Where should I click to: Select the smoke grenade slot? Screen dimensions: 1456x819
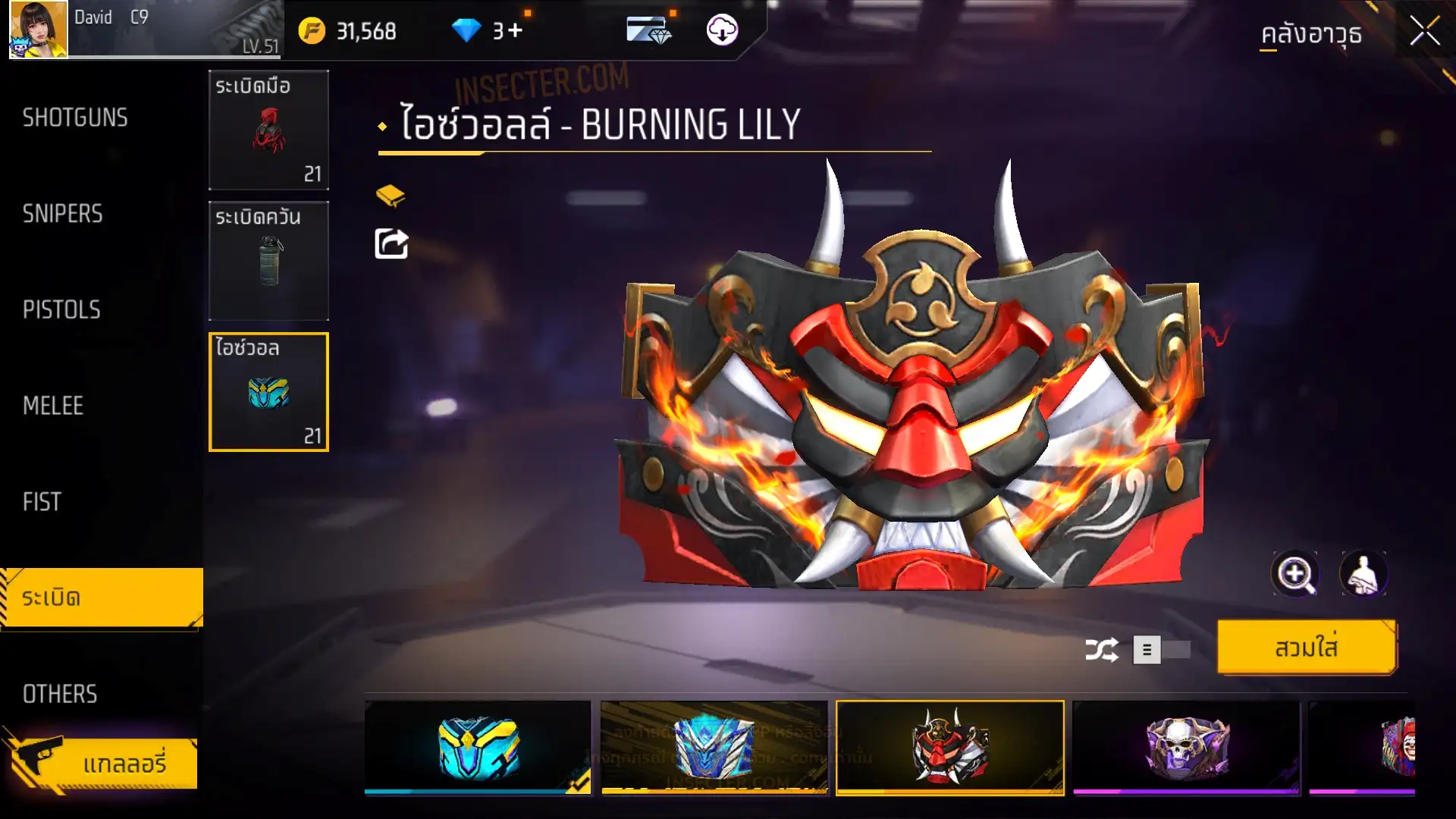click(268, 261)
